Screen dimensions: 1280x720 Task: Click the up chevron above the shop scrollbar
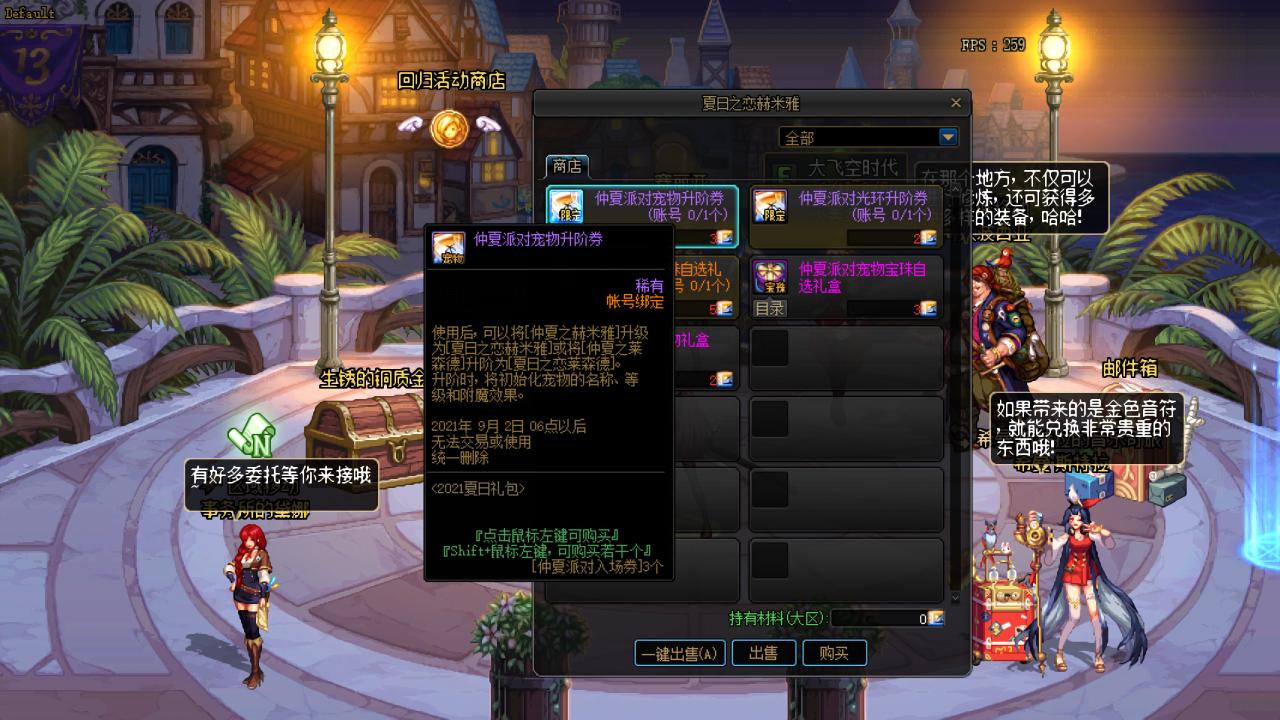coord(954,186)
